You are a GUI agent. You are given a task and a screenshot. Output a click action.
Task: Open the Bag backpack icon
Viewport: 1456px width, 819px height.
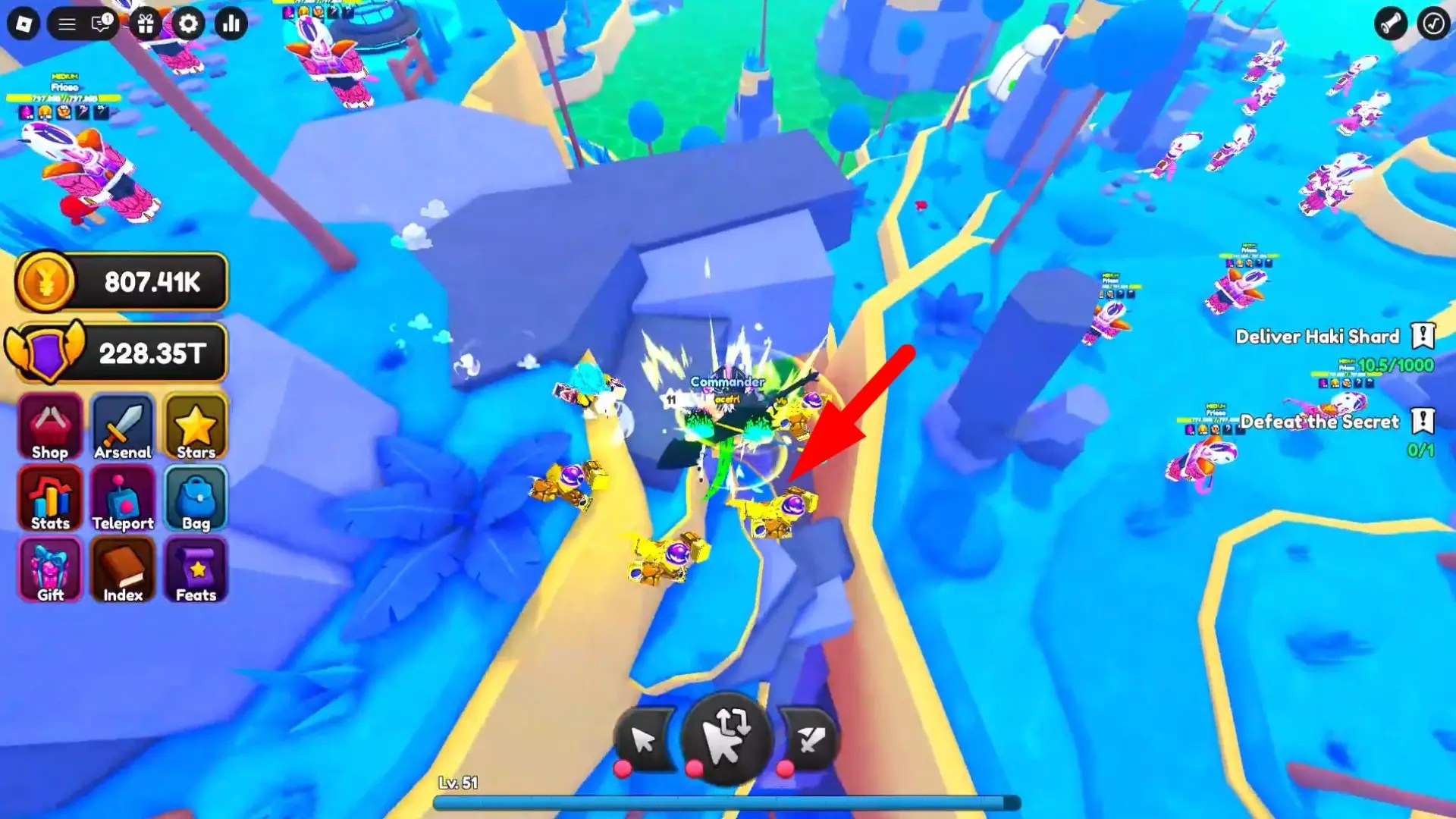click(195, 498)
